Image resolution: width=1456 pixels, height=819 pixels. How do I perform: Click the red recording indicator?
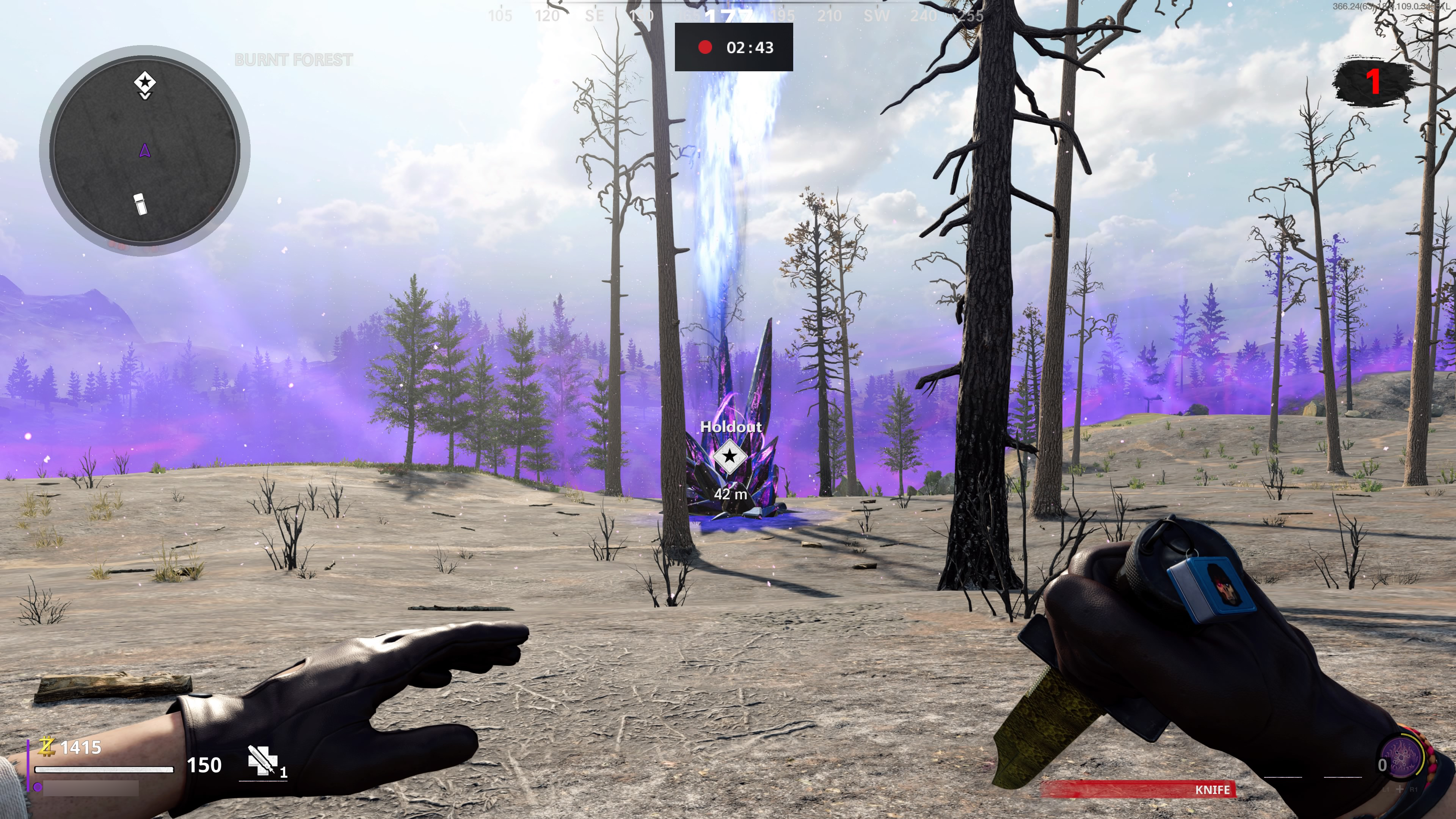coord(705,47)
